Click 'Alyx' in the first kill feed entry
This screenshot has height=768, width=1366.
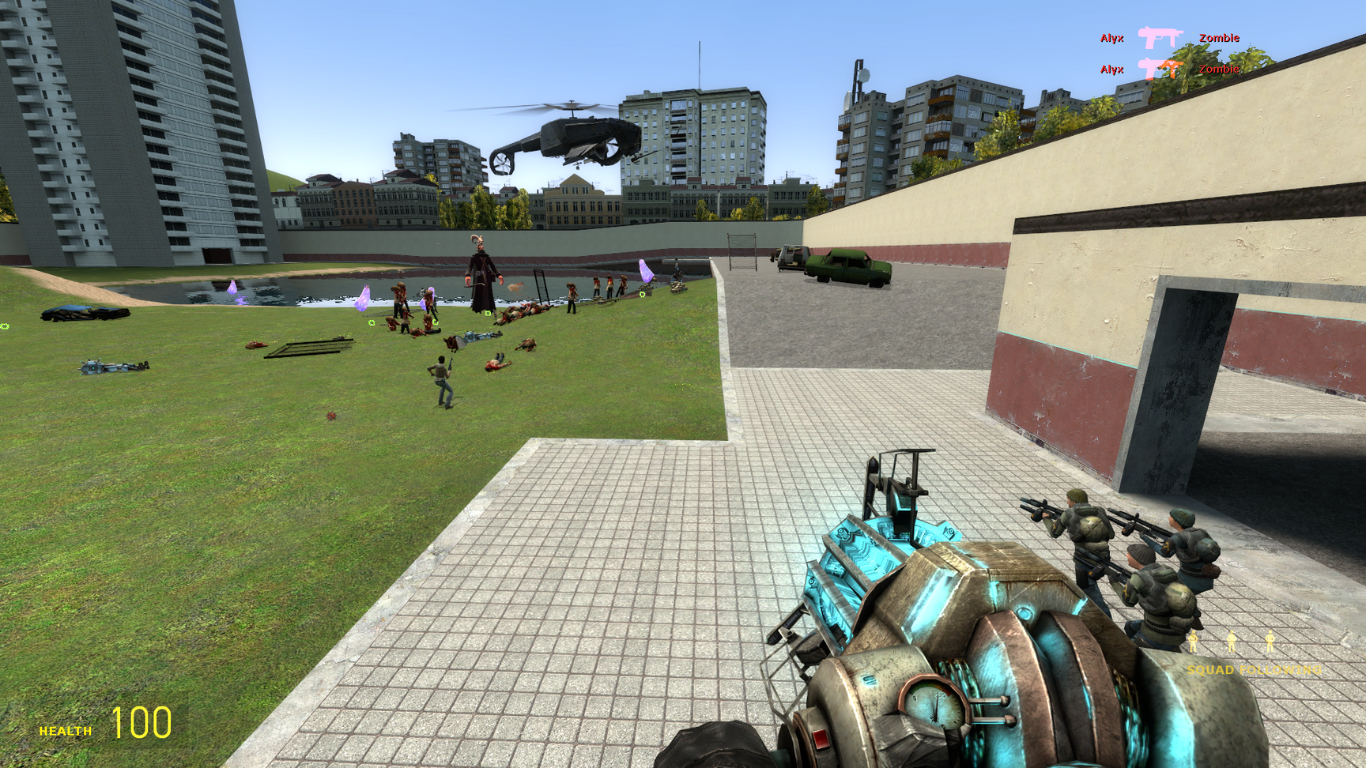(1110, 37)
